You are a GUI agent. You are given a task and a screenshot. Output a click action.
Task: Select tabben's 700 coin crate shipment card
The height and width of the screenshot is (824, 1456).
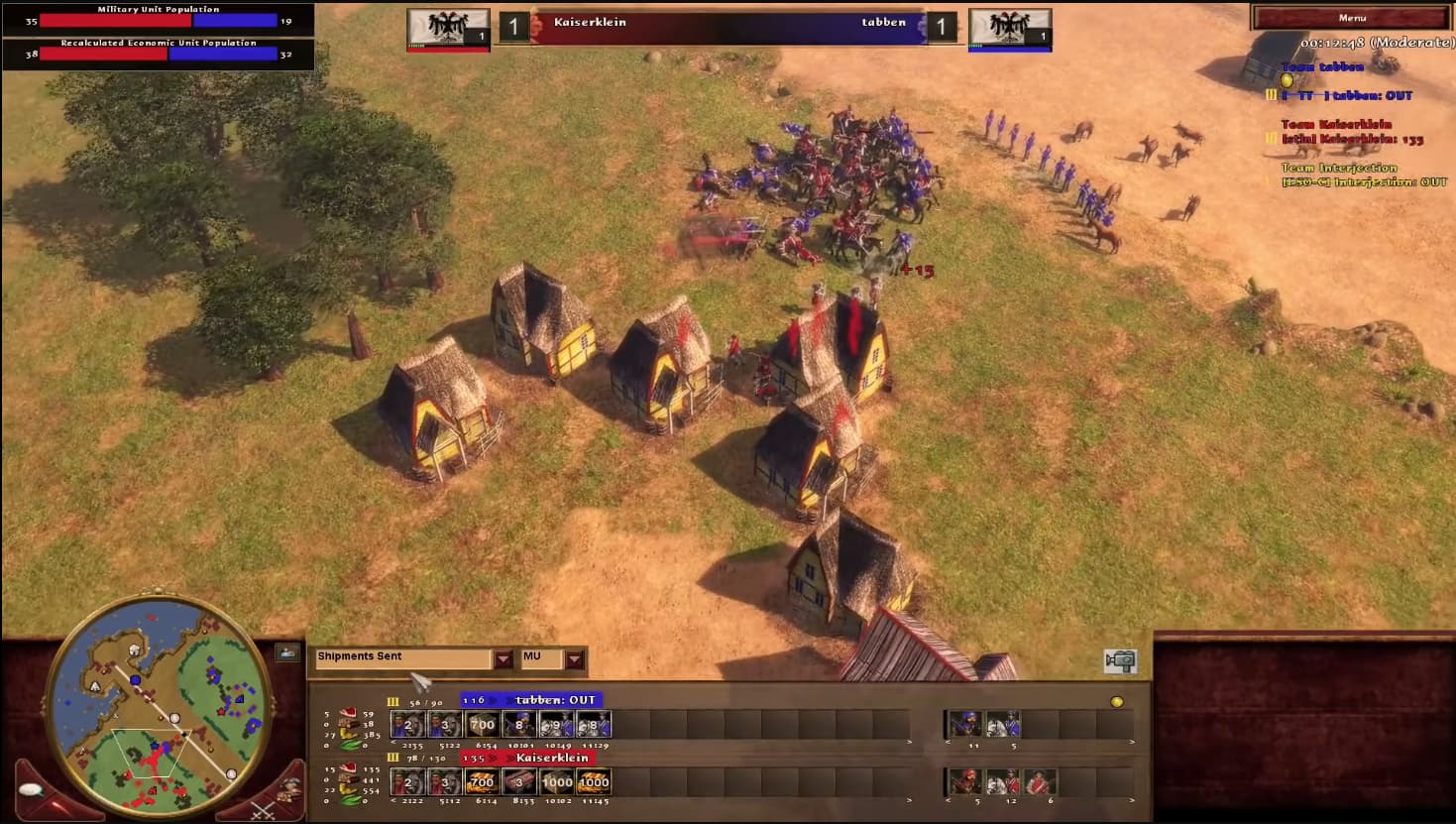tap(482, 725)
